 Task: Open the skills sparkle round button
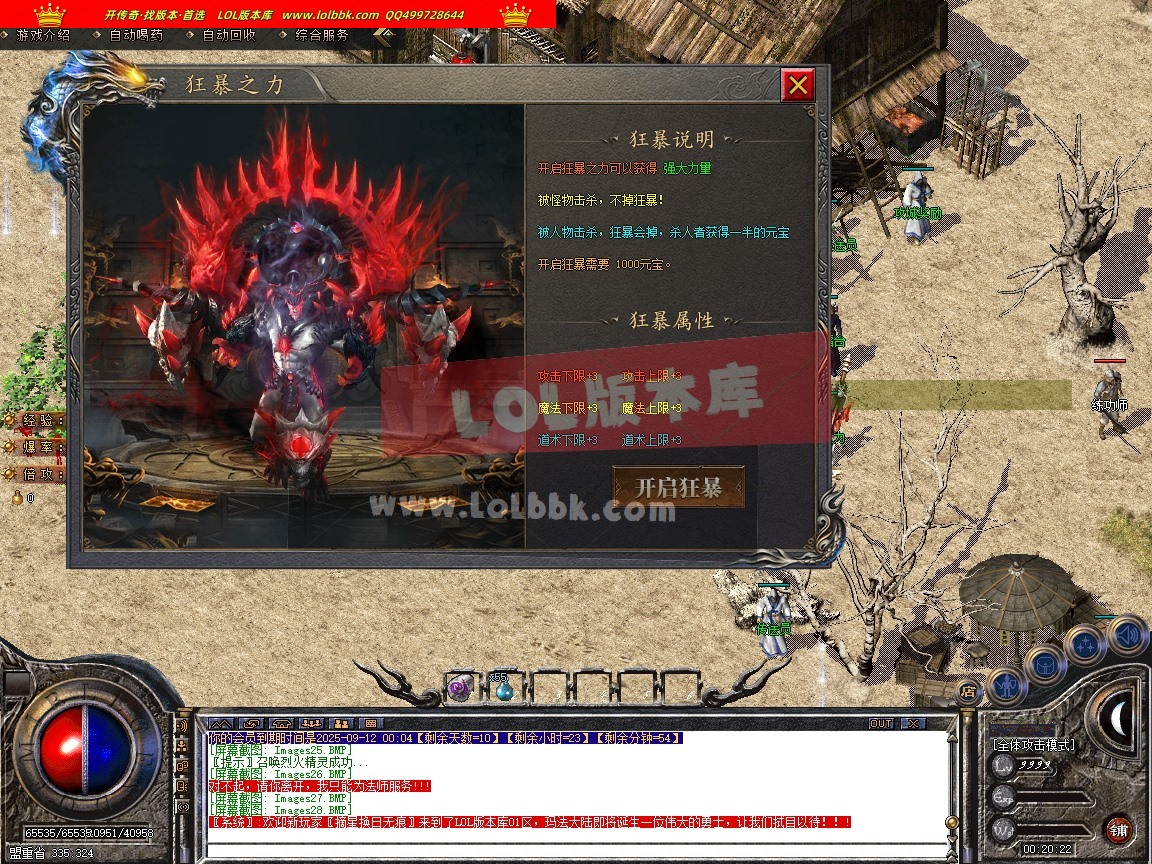pyautogui.click(x=1086, y=645)
